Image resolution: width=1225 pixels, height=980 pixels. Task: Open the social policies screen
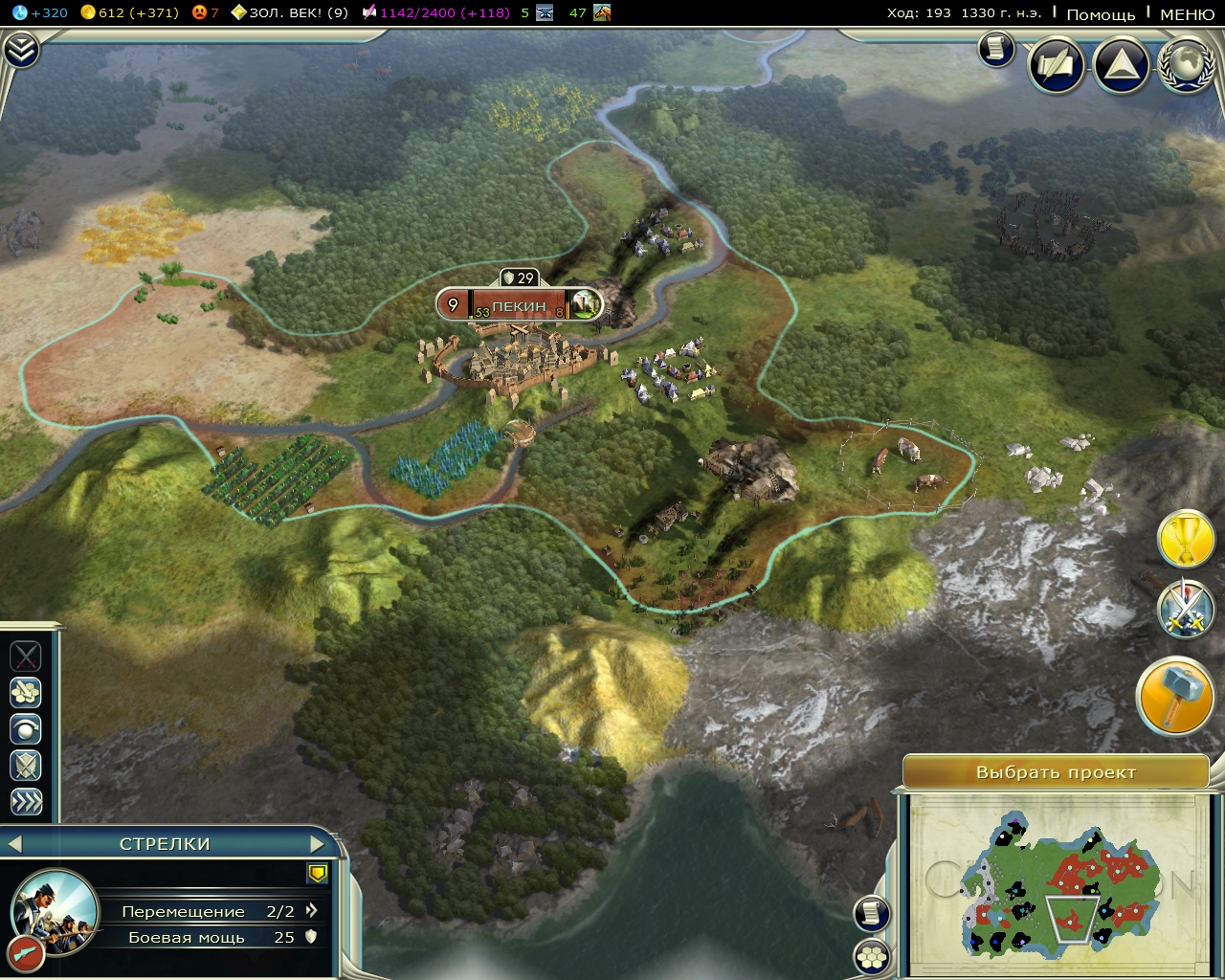tap(1056, 65)
